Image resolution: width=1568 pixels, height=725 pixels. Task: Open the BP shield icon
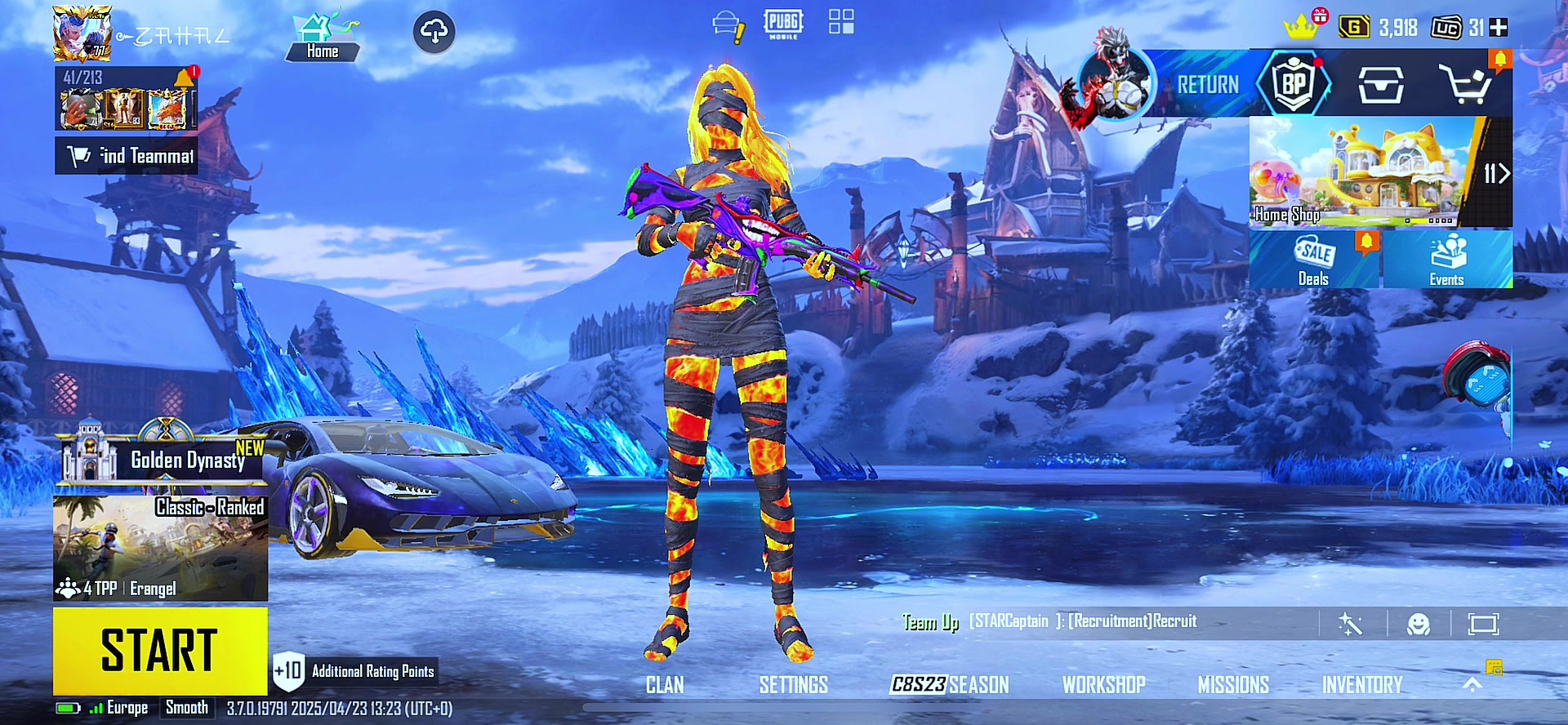coord(1294,83)
